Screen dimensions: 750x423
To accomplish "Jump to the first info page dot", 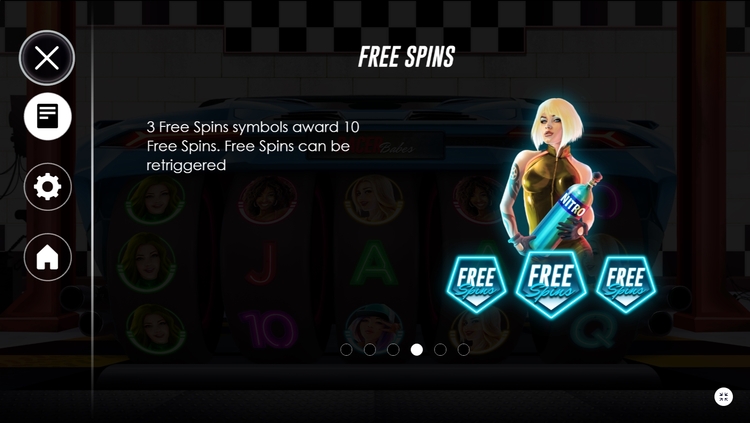I will tap(346, 350).
